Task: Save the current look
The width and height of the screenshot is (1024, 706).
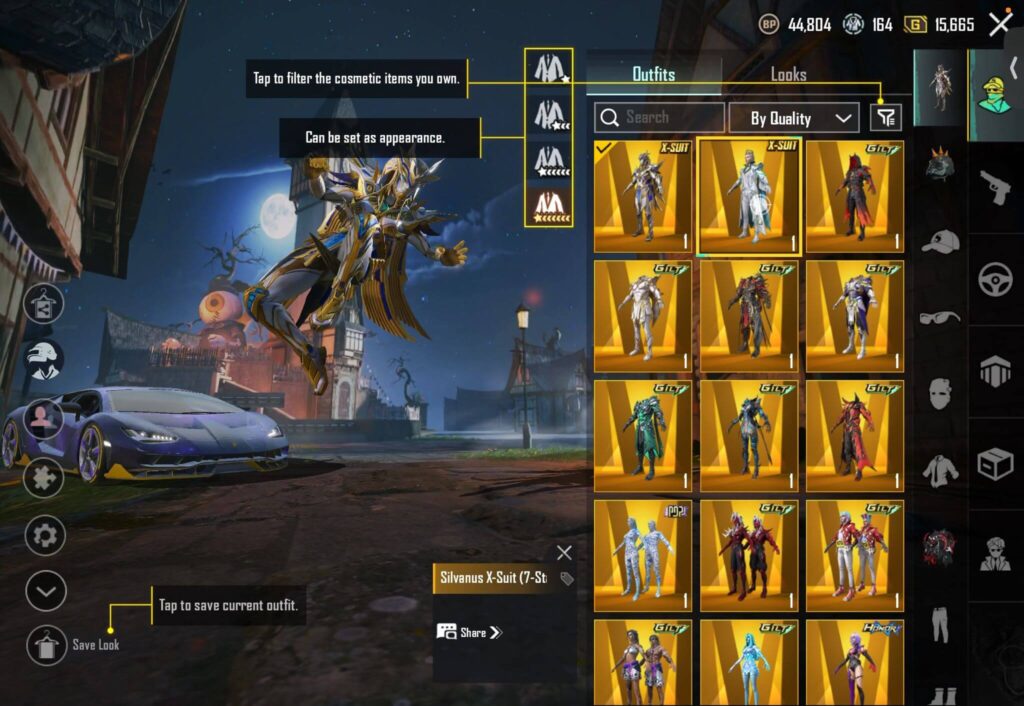Action: pyautogui.click(x=47, y=645)
